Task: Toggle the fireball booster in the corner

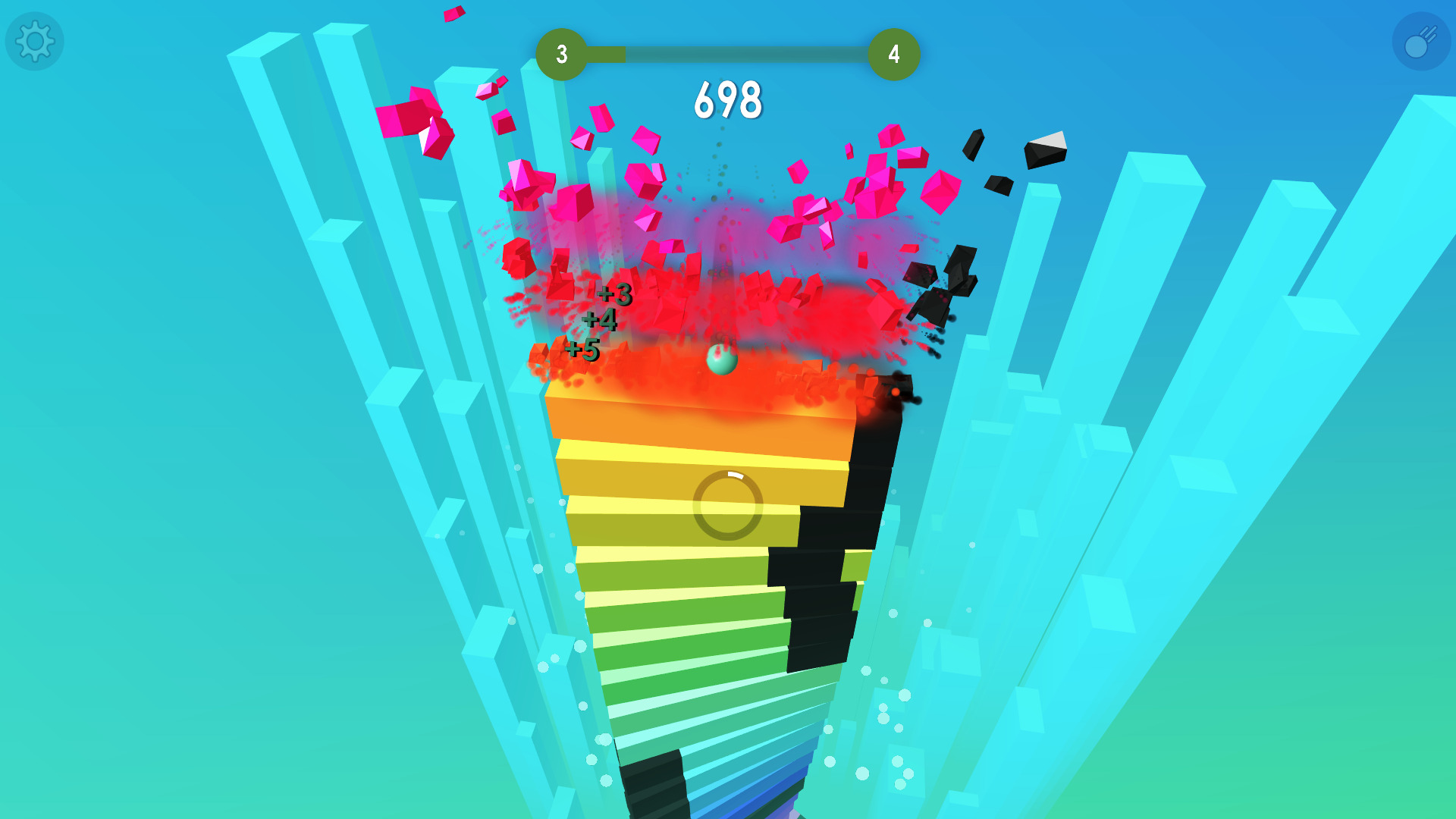Action: (x=1420, y=39)
